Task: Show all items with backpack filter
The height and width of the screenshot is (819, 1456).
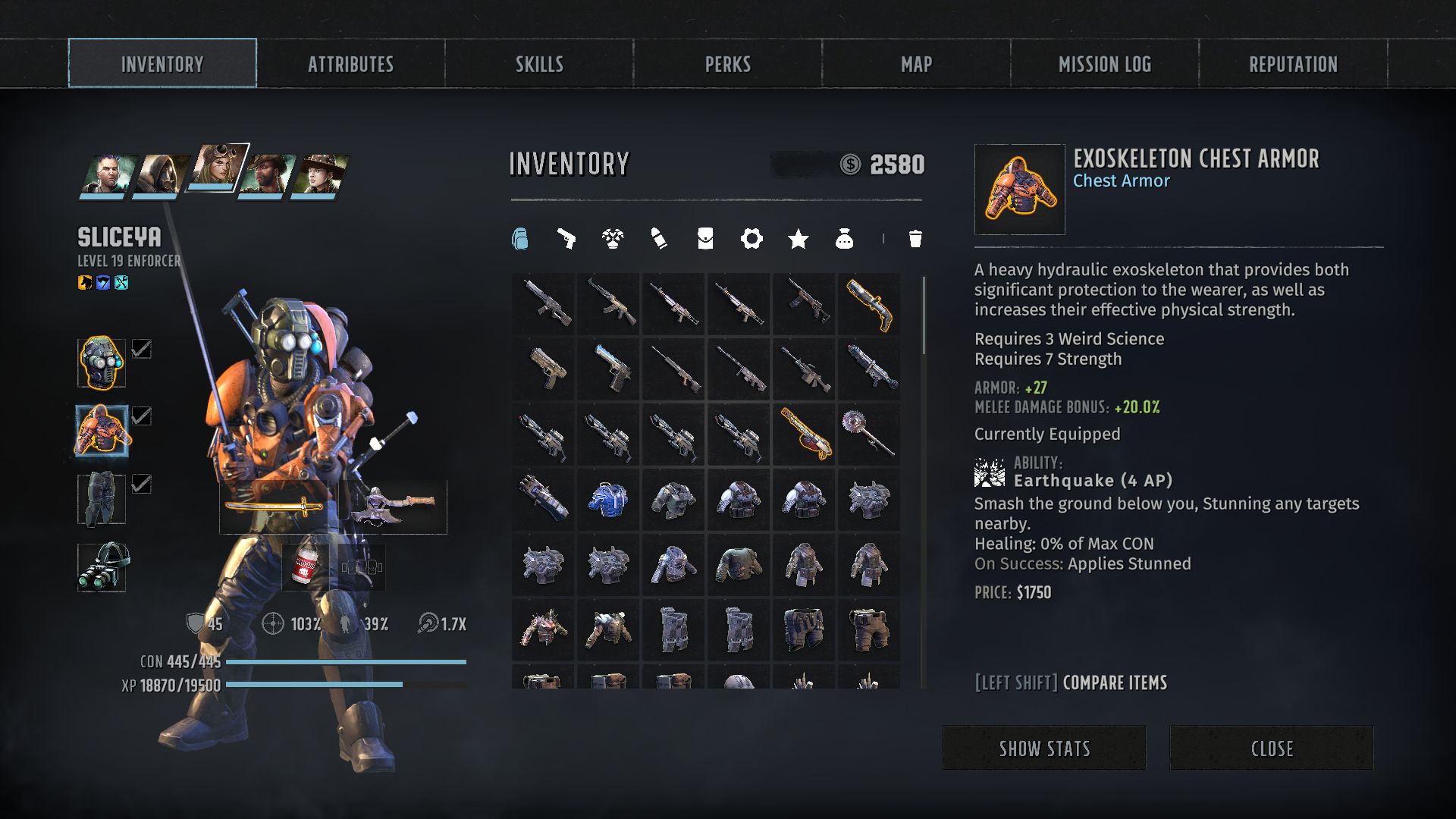Action: [x=519, y=239]
